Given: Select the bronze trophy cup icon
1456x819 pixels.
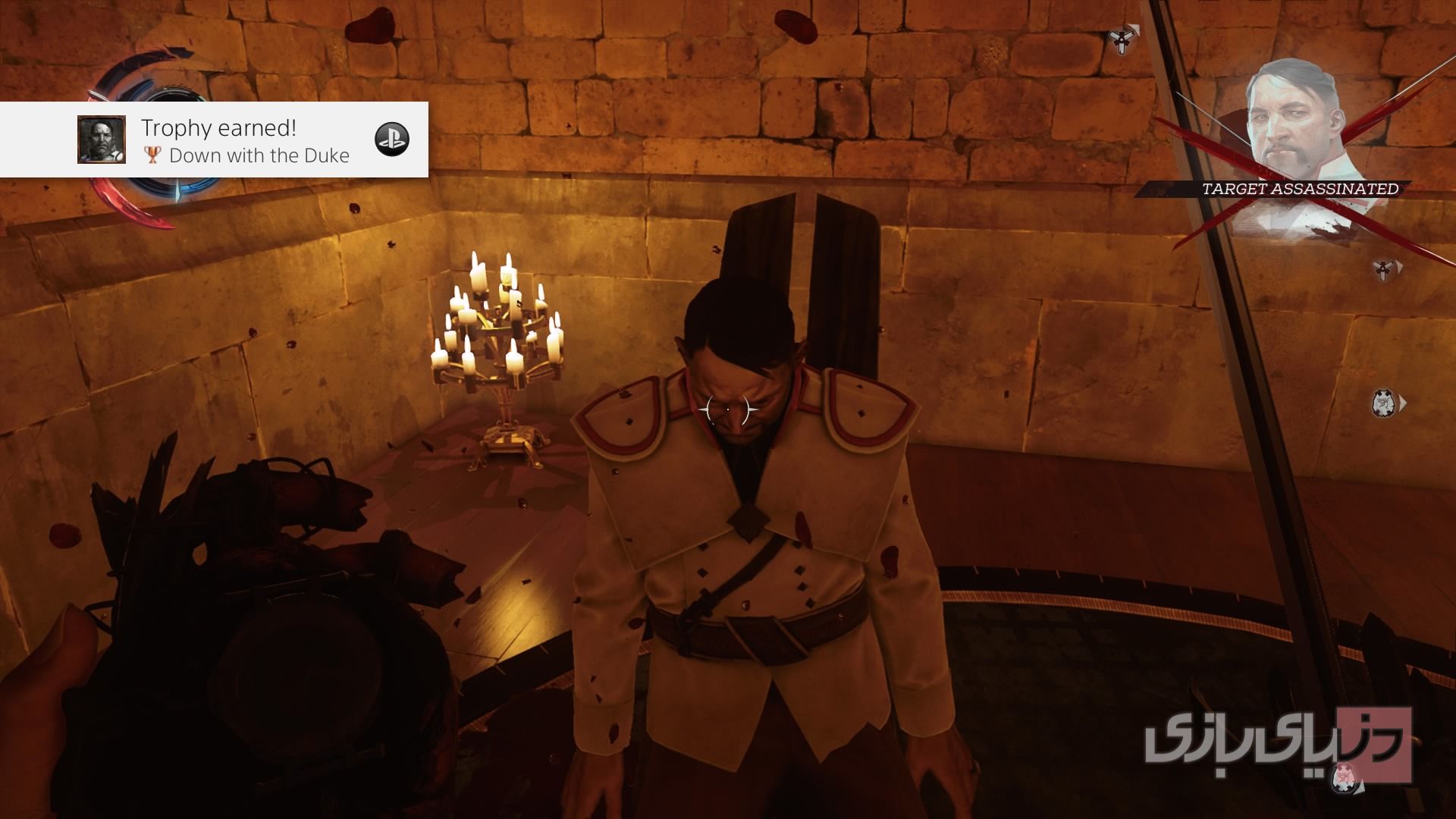Looking at the screenshot, I should coord(152,155).
